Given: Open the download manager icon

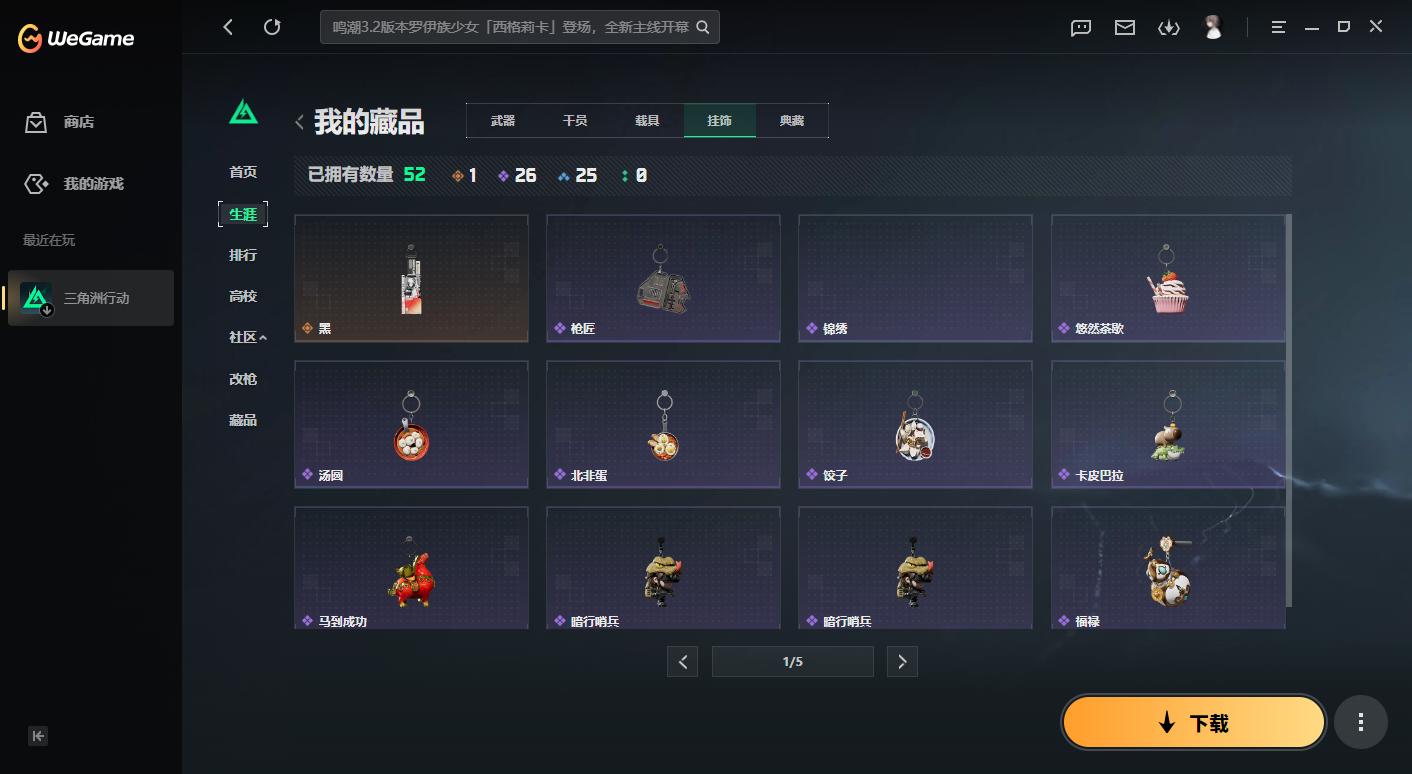Looking at the screenshot, I should (1169, 28).
